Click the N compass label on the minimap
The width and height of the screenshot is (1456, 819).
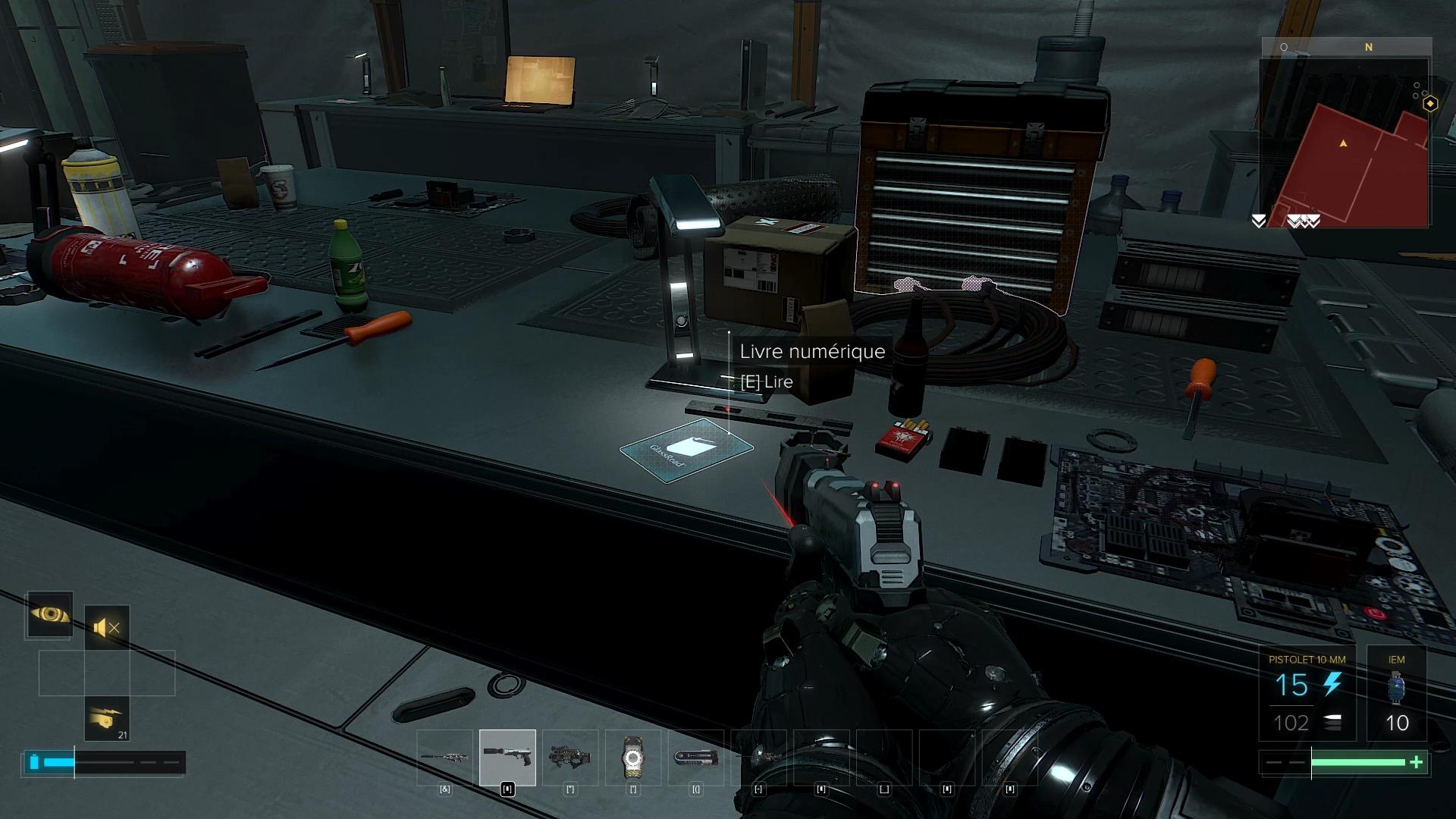tap(1369, 47)
